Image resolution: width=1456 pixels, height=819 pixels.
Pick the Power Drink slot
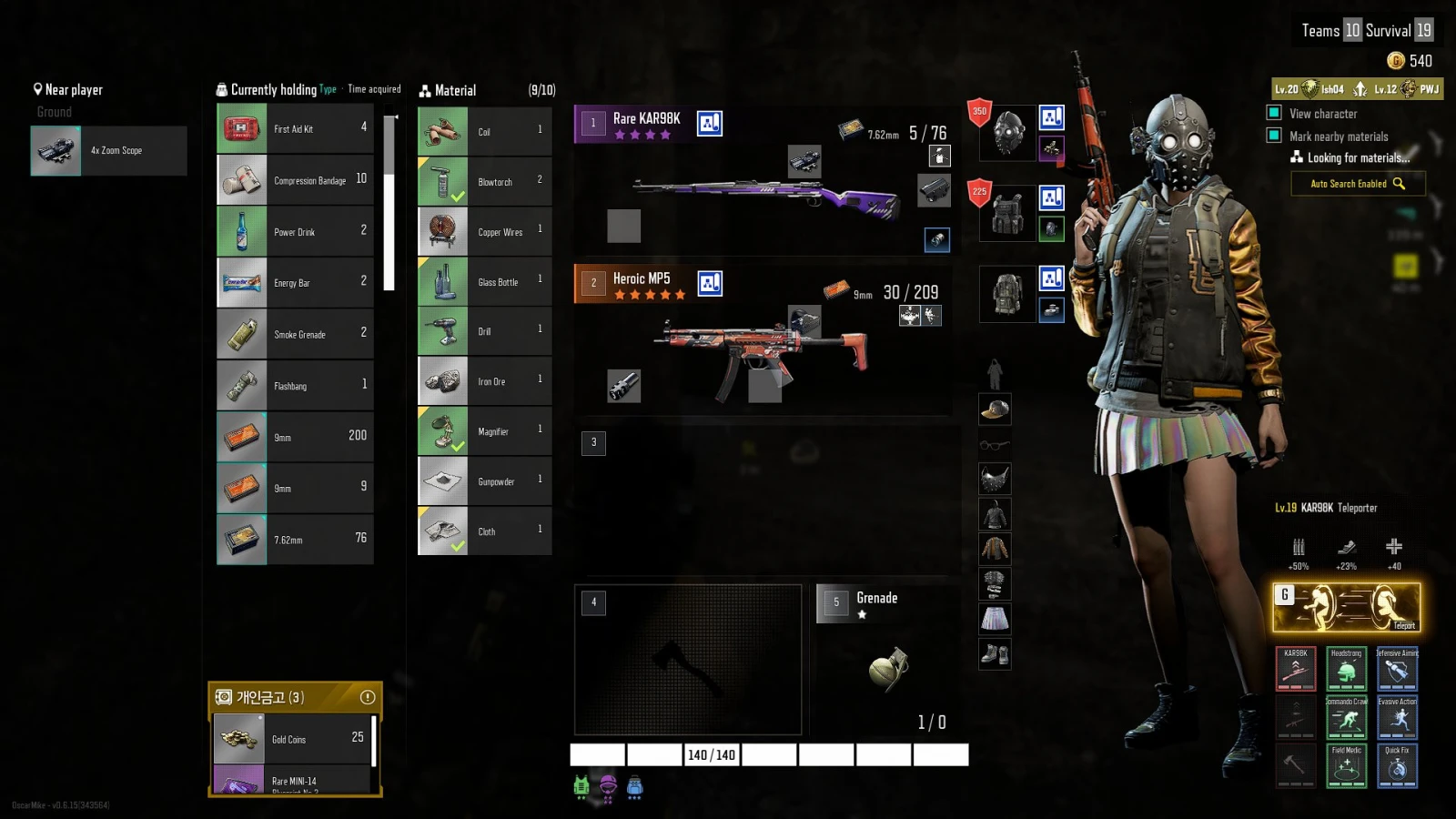(x=295, y=232)
